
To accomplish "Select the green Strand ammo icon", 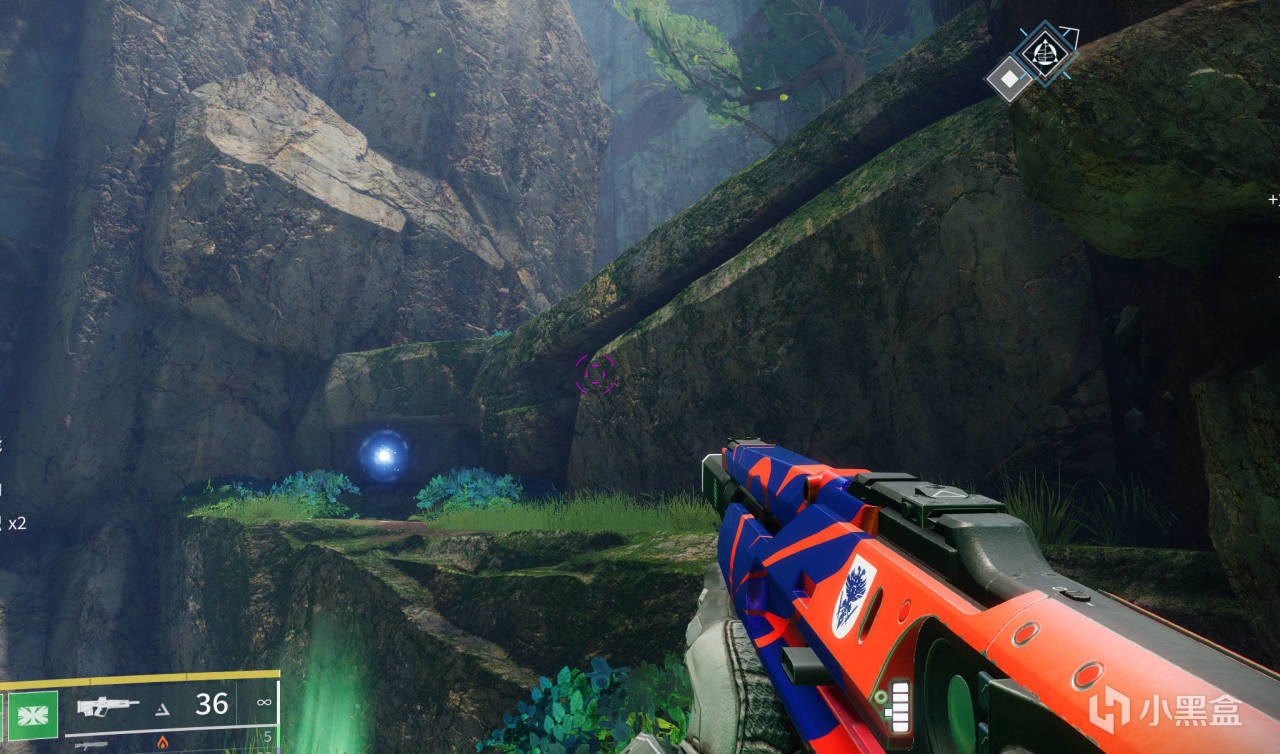I will [34, 715].
